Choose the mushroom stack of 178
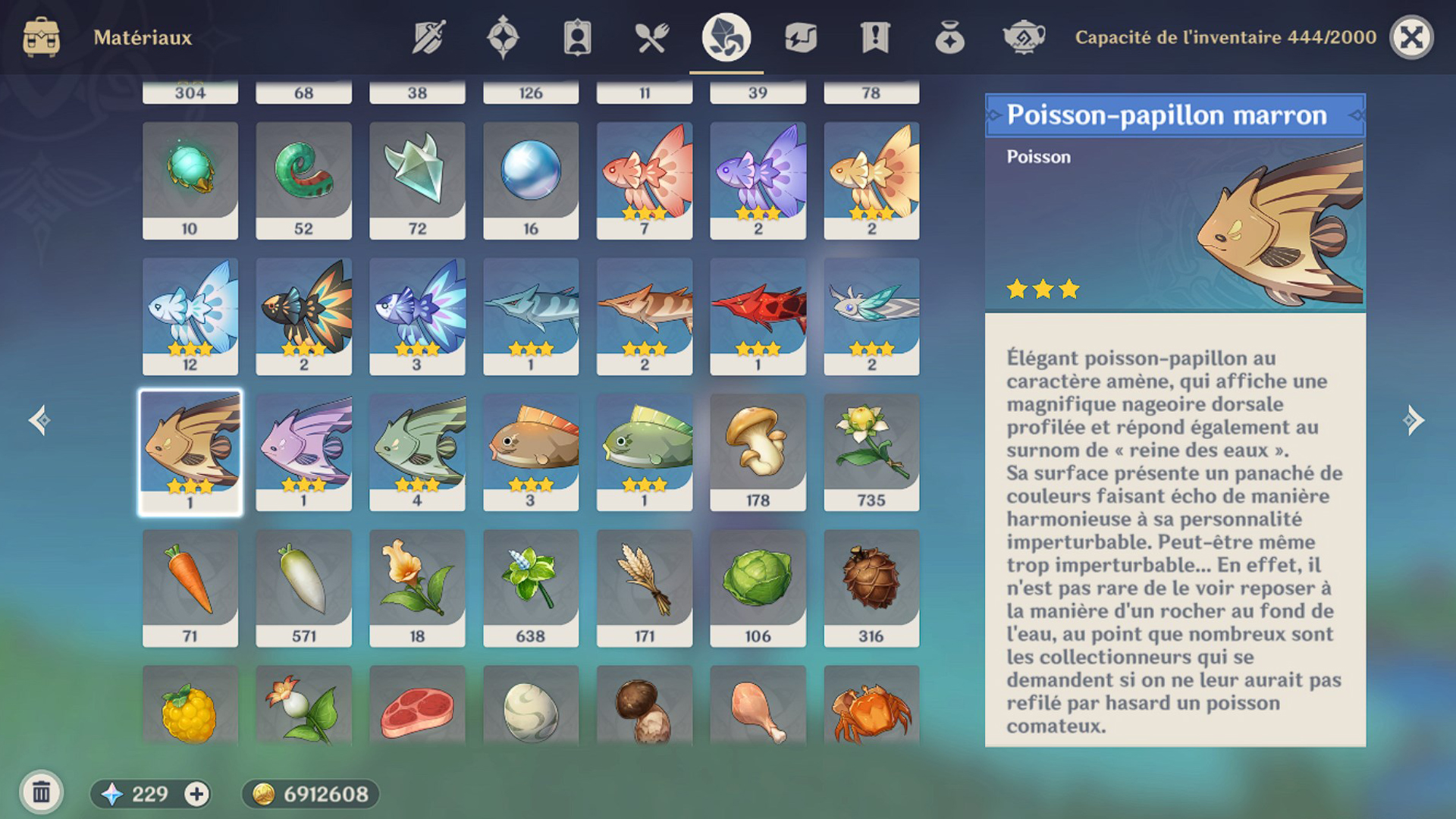 [758, 452]
